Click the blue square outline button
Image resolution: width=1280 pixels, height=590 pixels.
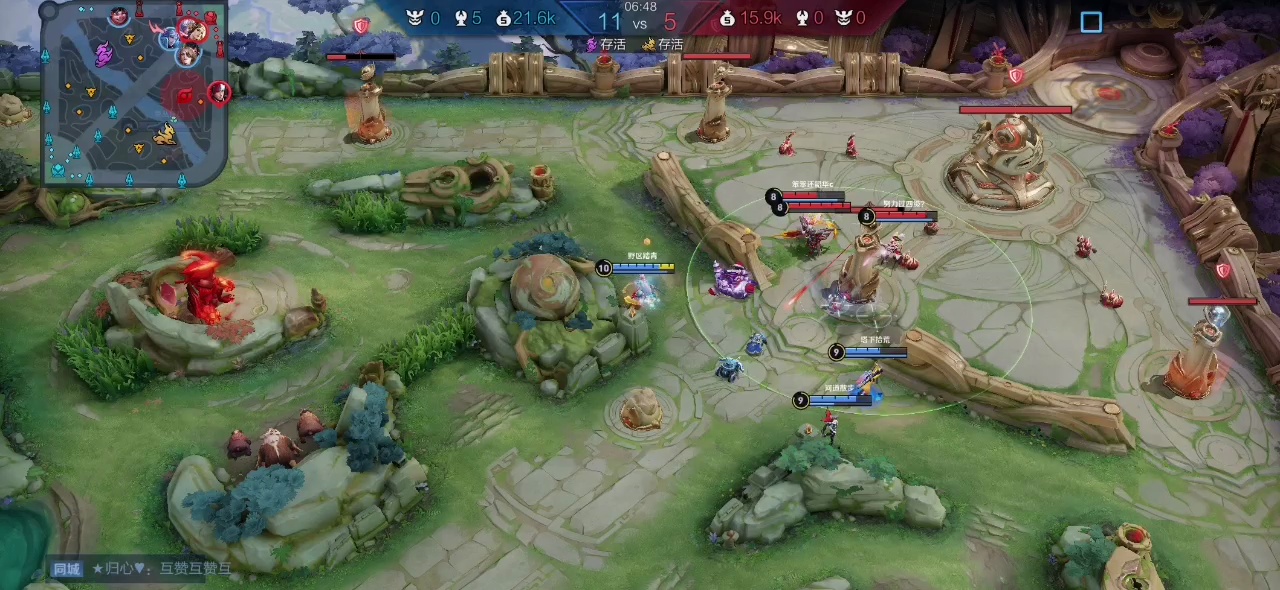(x=1091, y=22)
